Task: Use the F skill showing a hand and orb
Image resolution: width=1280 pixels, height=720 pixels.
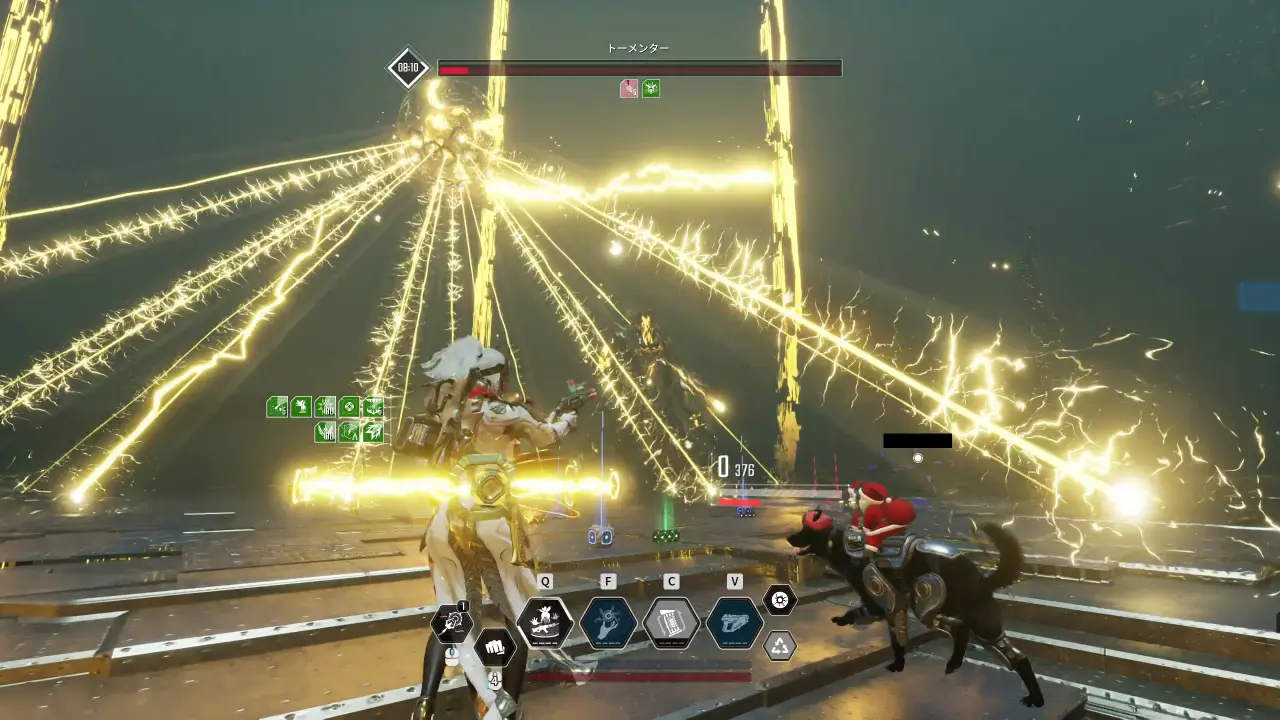Action: pos(608,623)
